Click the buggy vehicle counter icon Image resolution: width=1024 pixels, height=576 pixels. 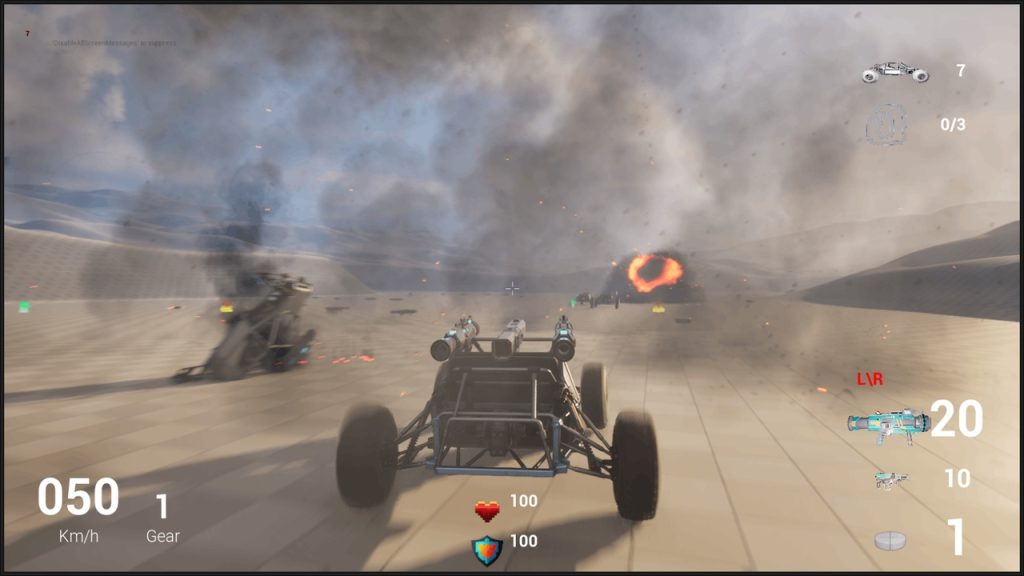click(895, 71)
